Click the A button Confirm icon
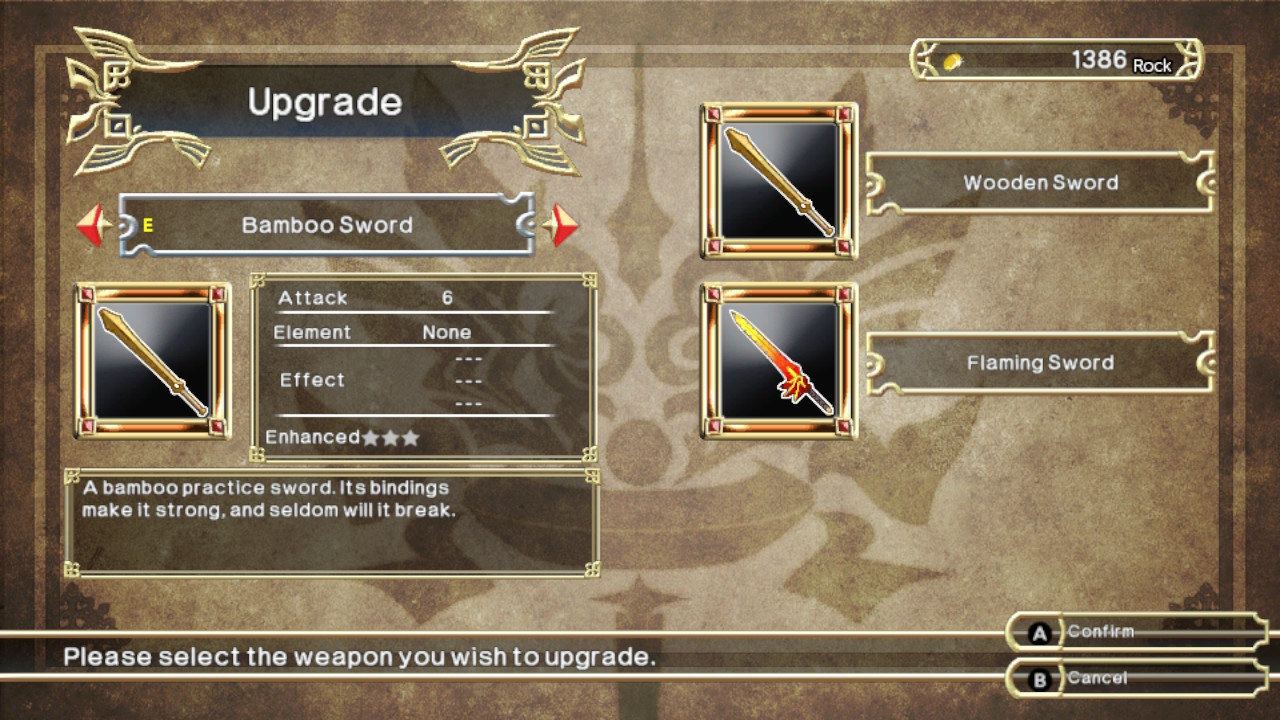The width and height of the screenshot is (1280, 720). pos(1040,632)
